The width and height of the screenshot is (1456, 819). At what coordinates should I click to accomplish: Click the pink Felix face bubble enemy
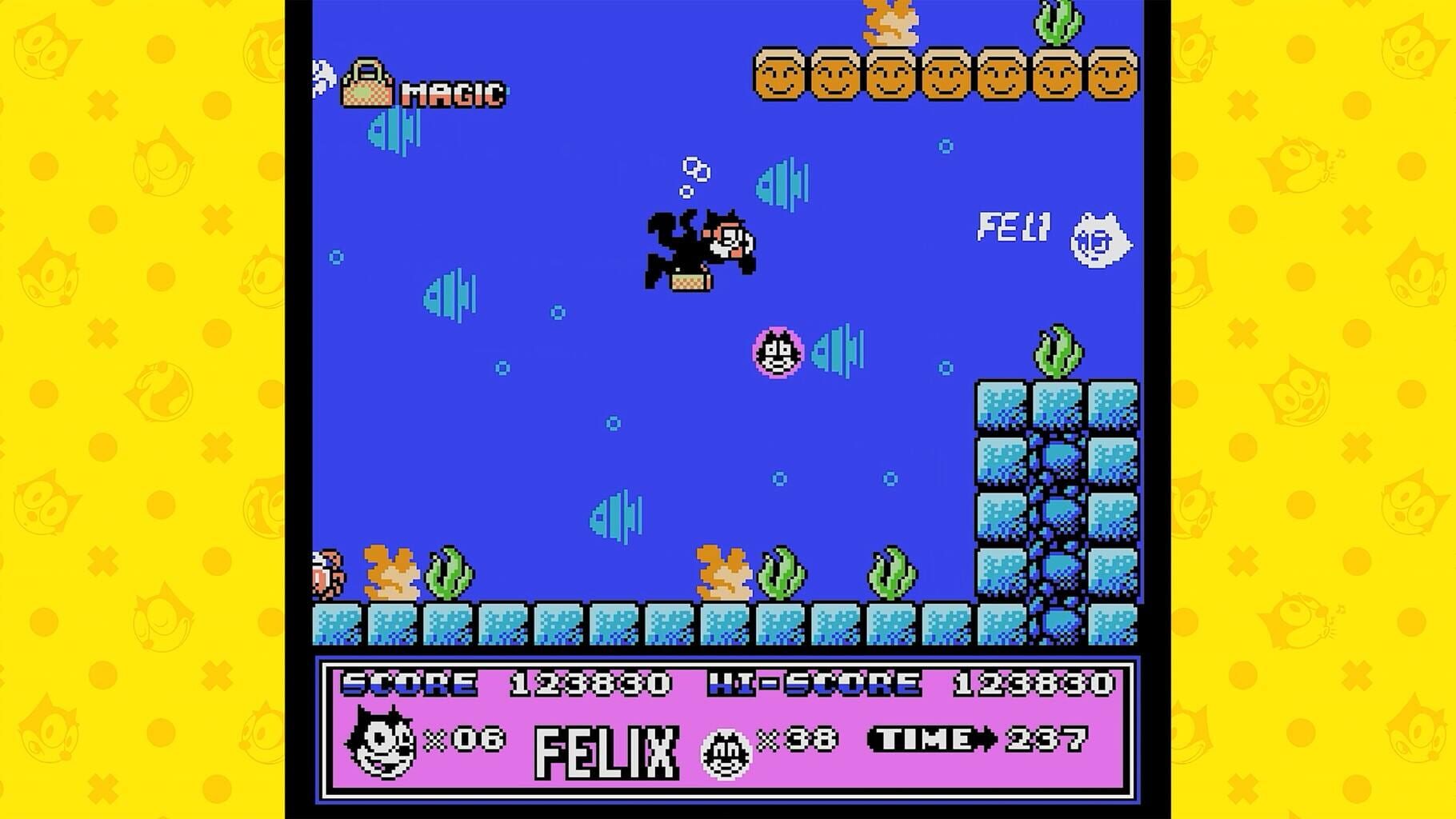[x=778, y=353]
